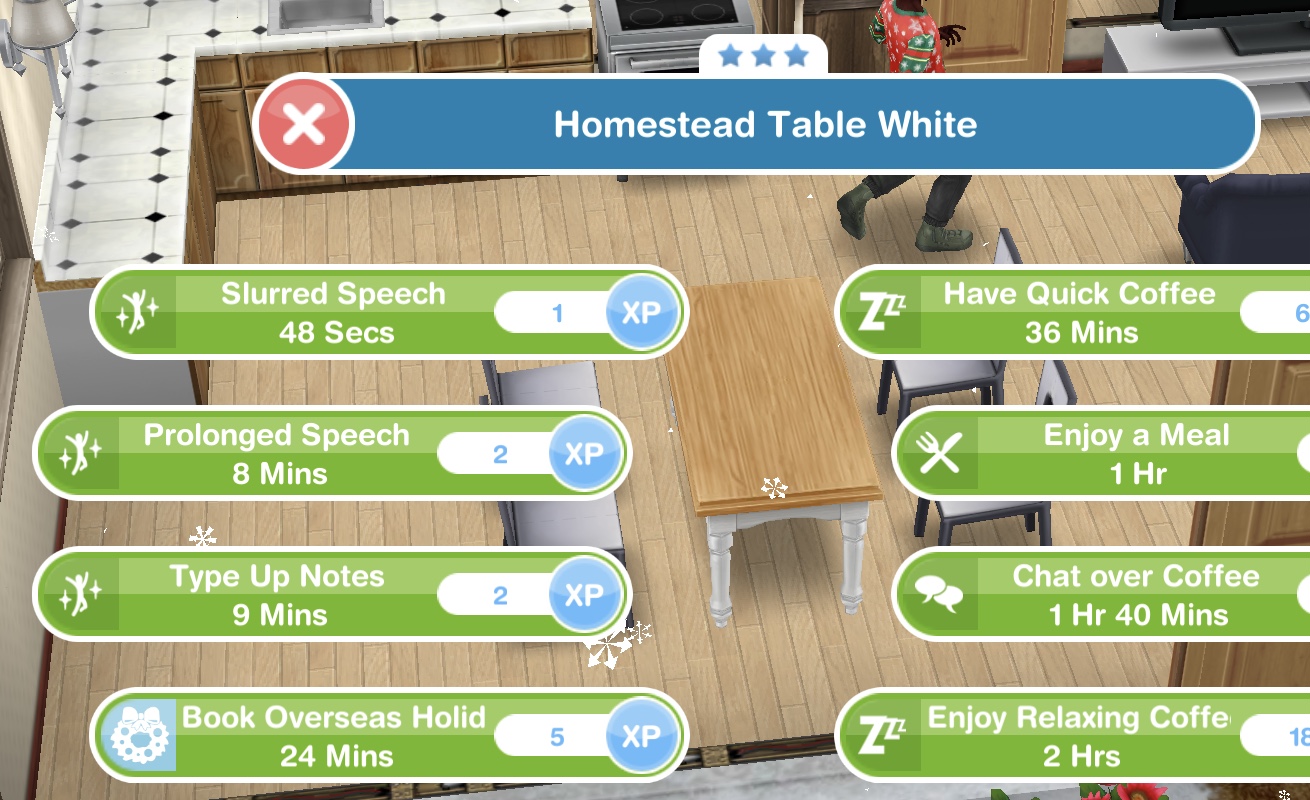Close the Homestead Table White menu
Screen dimensions: 1310x800
coord(304,126)
